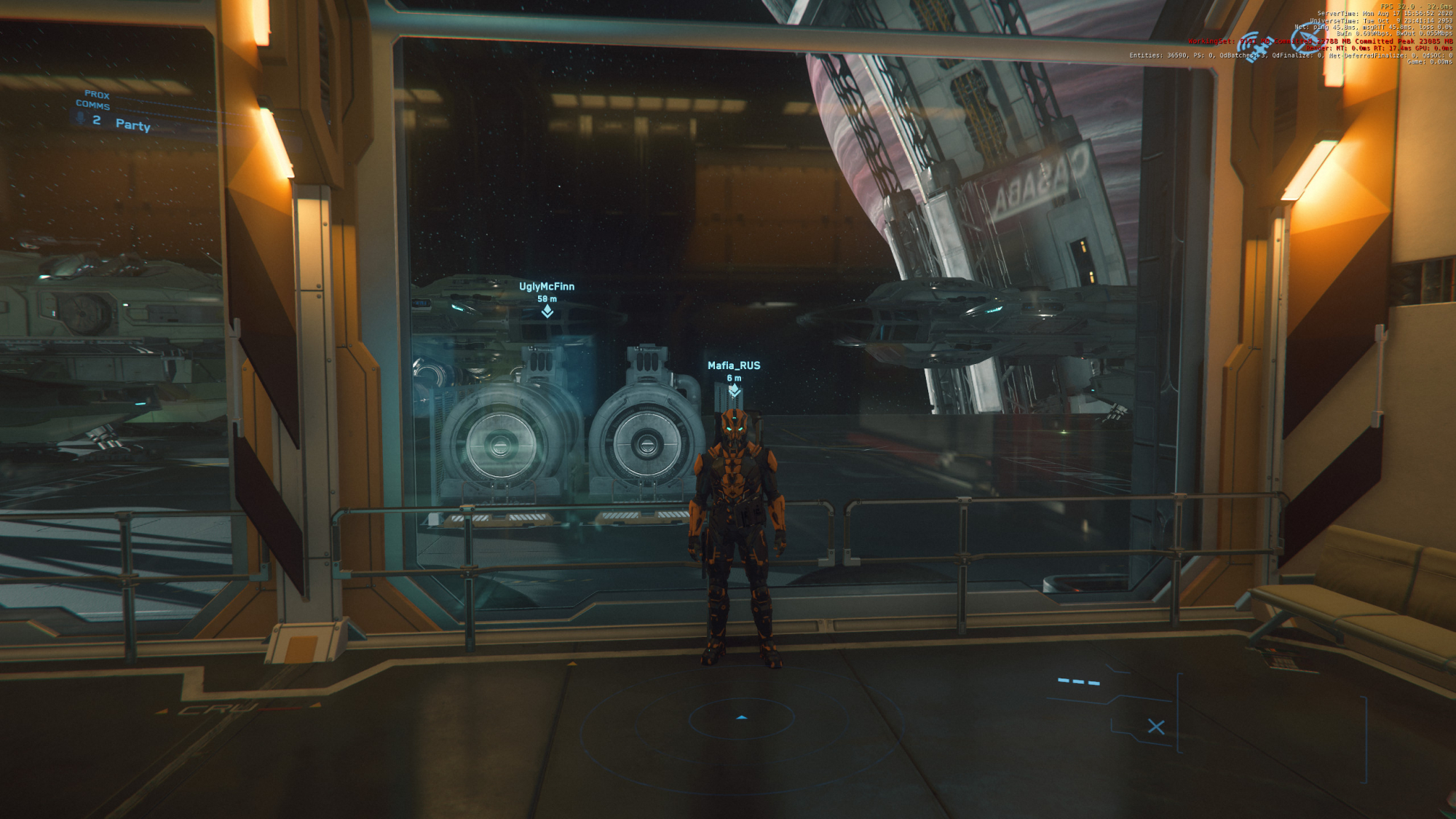The width and height of the screenshot is (1456, 819).
Task: Click the proximity comms microphone icon
Action: pos(80,118)
